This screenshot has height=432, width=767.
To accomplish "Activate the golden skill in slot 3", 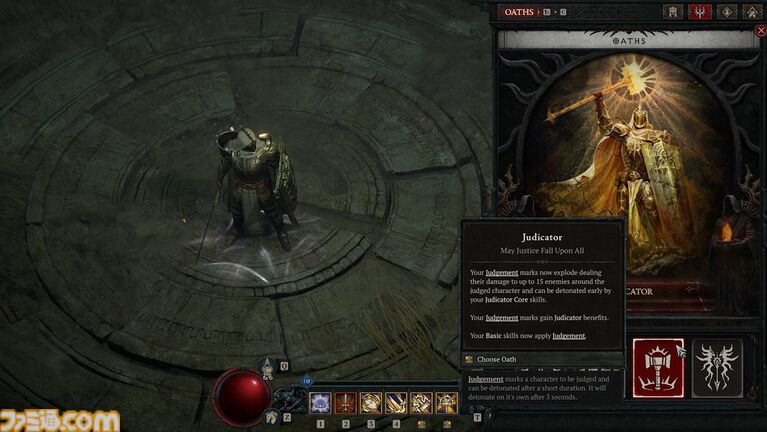I will tap(371, 403).
